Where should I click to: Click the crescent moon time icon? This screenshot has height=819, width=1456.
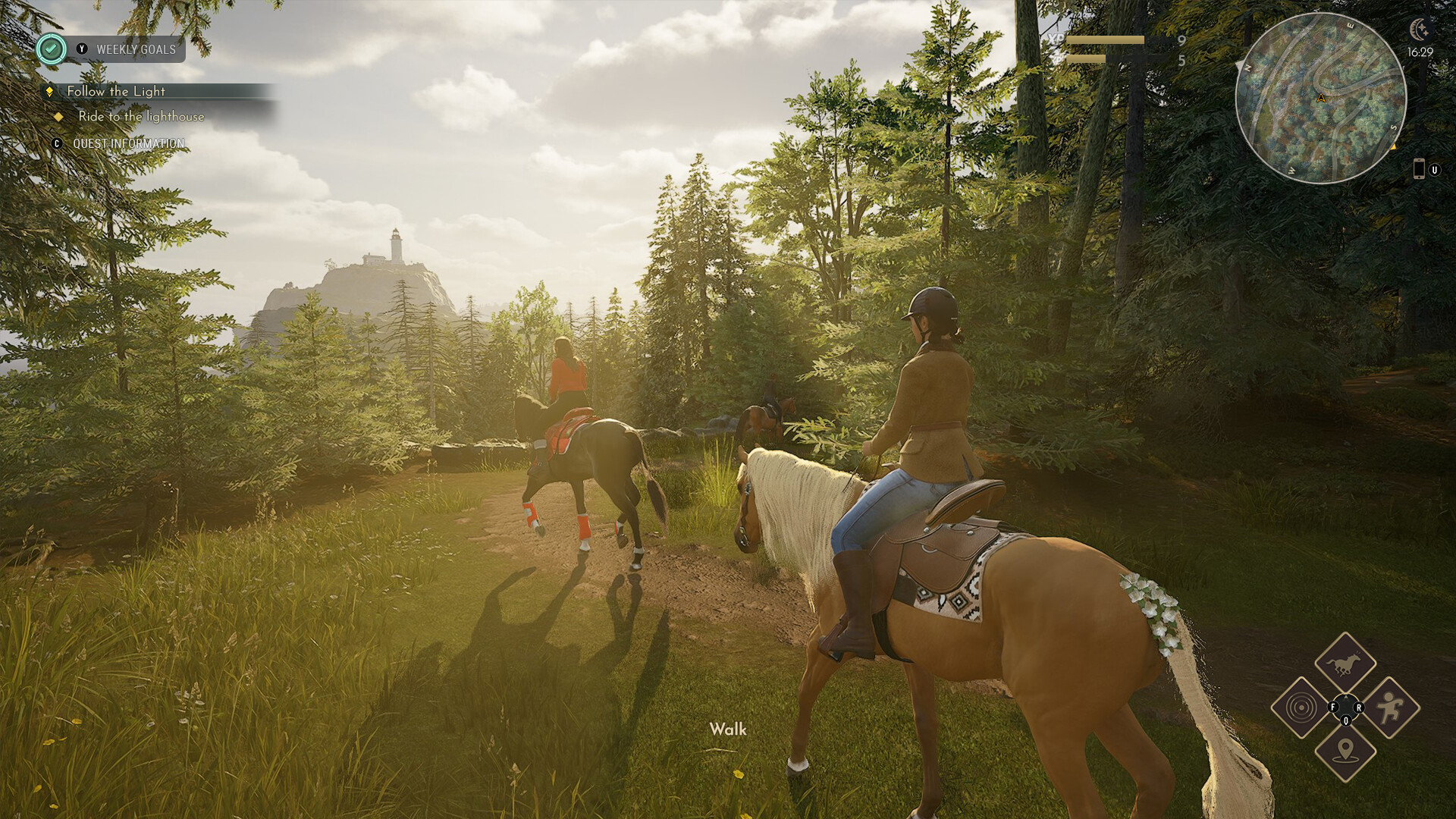1418,30
